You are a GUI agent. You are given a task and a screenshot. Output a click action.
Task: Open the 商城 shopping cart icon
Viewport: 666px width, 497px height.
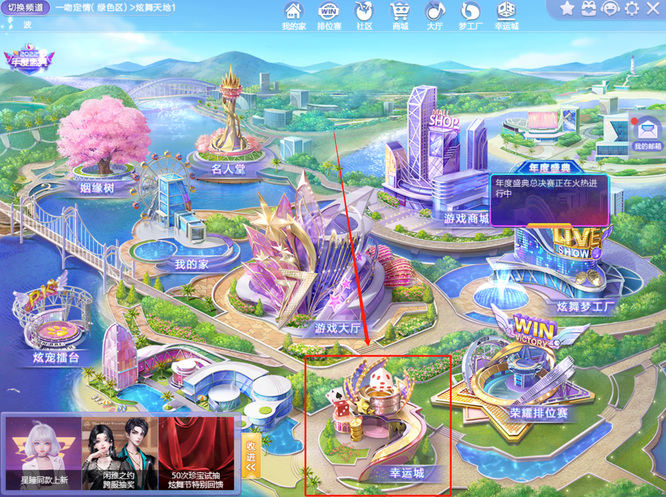point(400,15)
